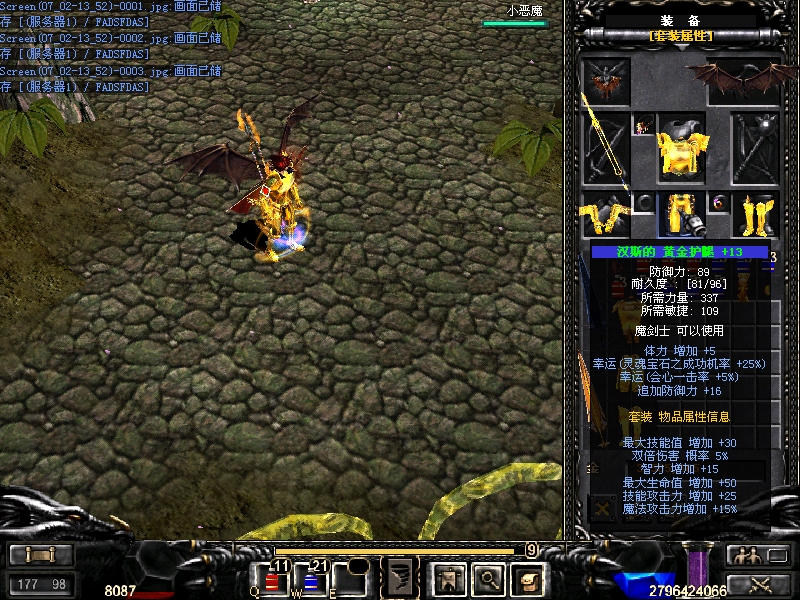Select the equipped ring slot
This screenshot has height=600, width=800.
718,204
